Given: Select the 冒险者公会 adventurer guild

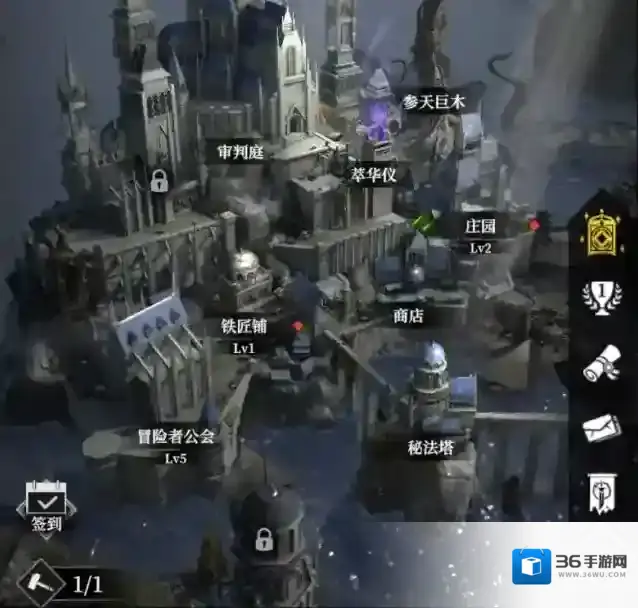Looking at the screenshot, I should click(x=176, y=436).
